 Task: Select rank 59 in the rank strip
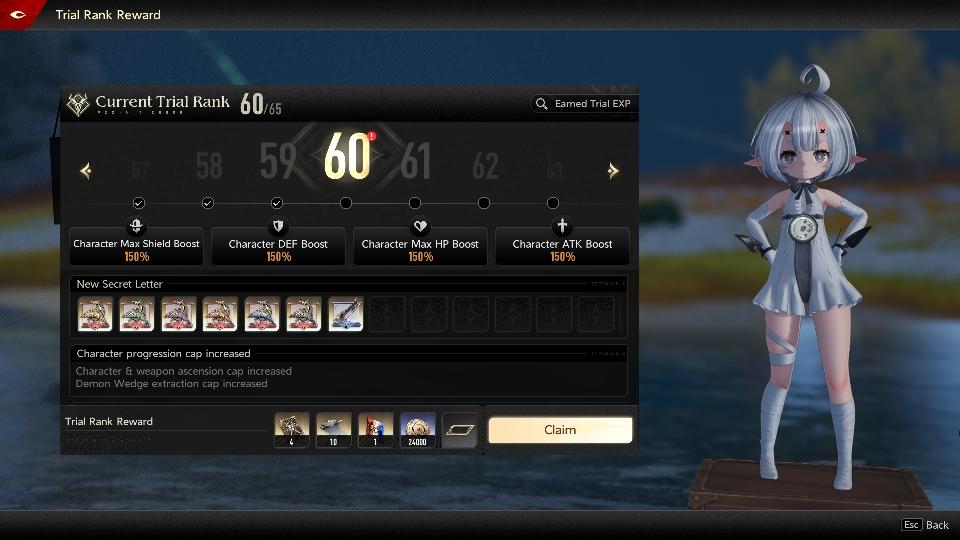278,162
